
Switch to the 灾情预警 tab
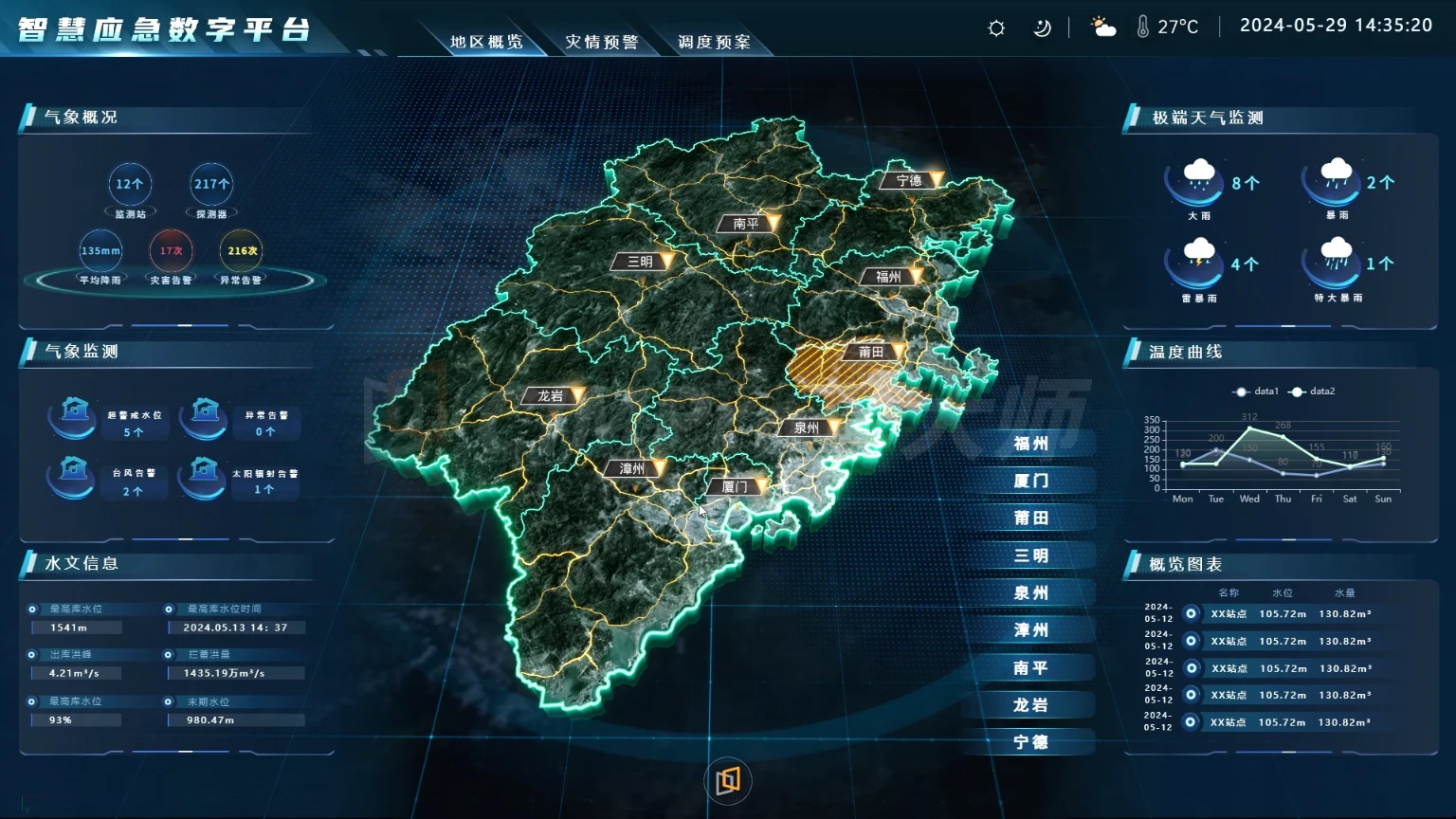605,41
